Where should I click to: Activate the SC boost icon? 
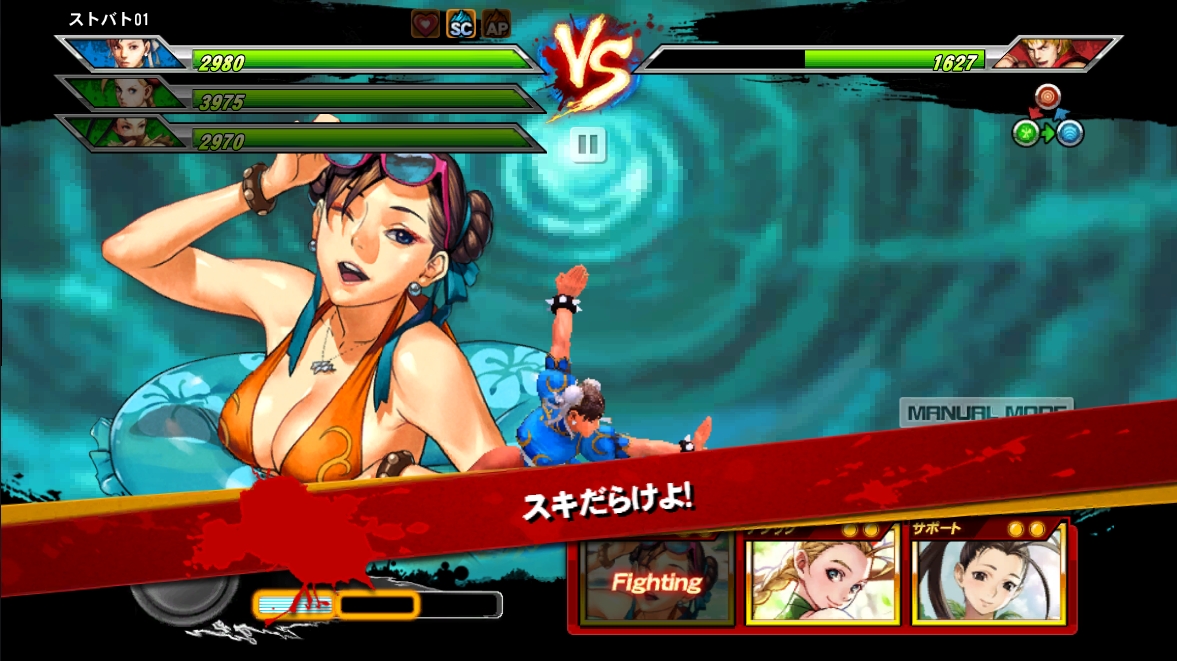(460, 25)
